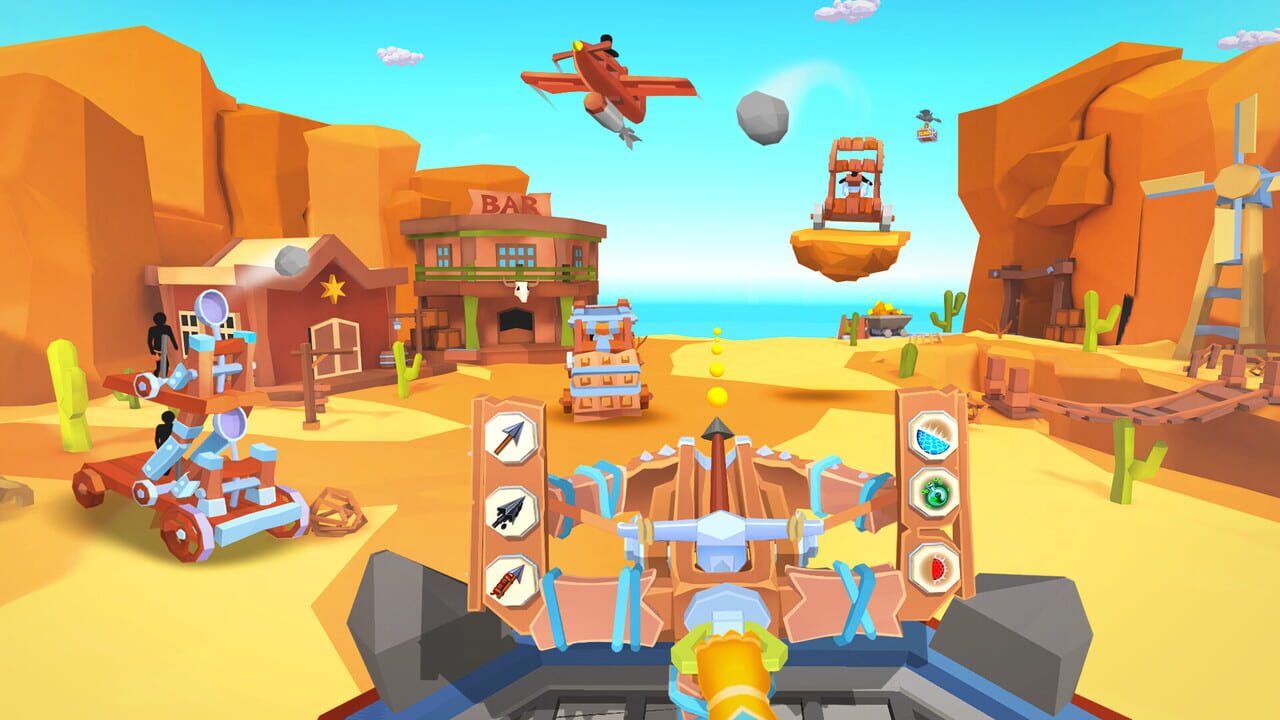Viewport: 1280px width, 720px height.
Task: Click the mine cart full of gold
Action: tap(888, 320)
